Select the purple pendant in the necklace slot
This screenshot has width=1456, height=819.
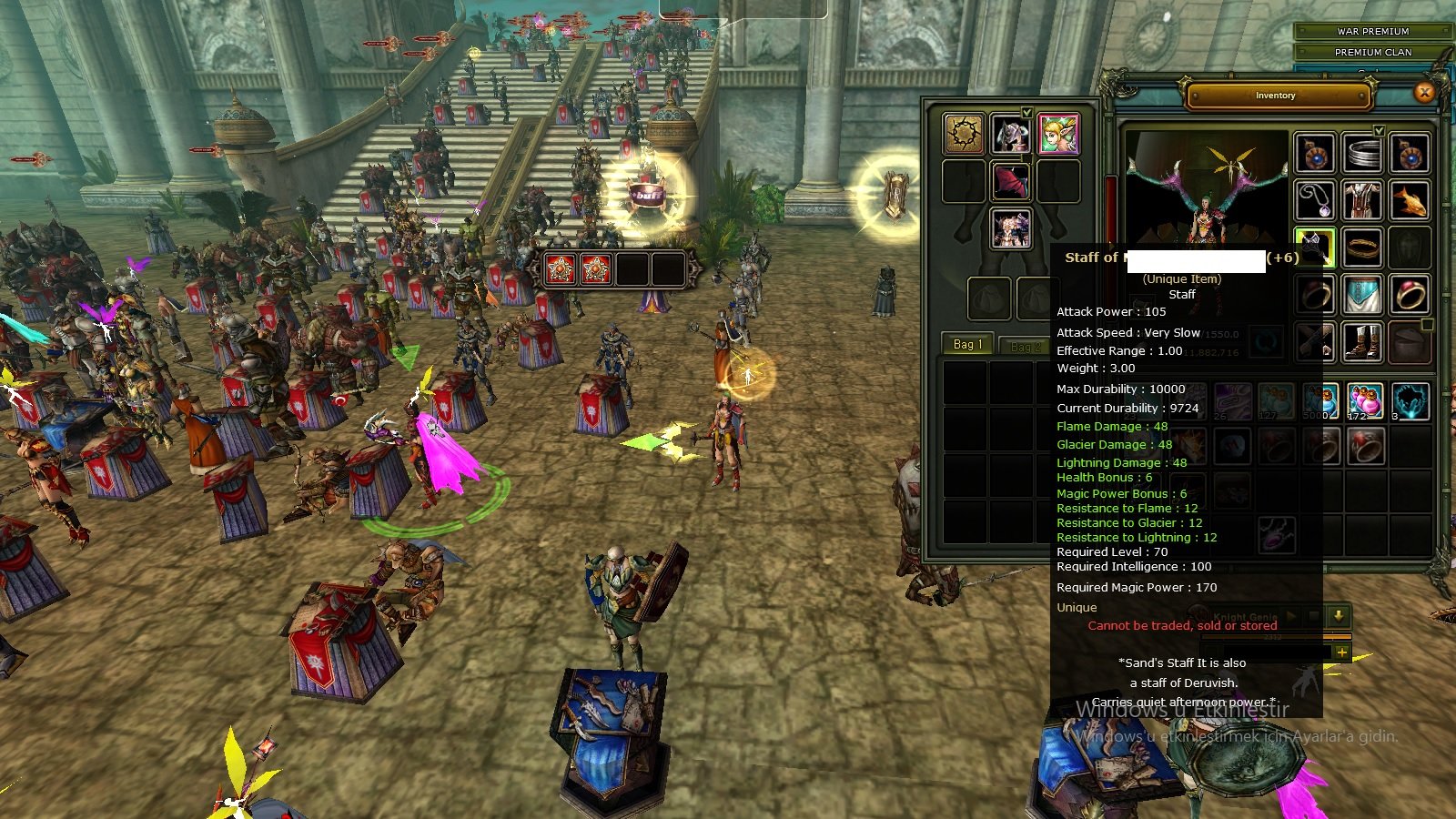(x=1315, y=202)
